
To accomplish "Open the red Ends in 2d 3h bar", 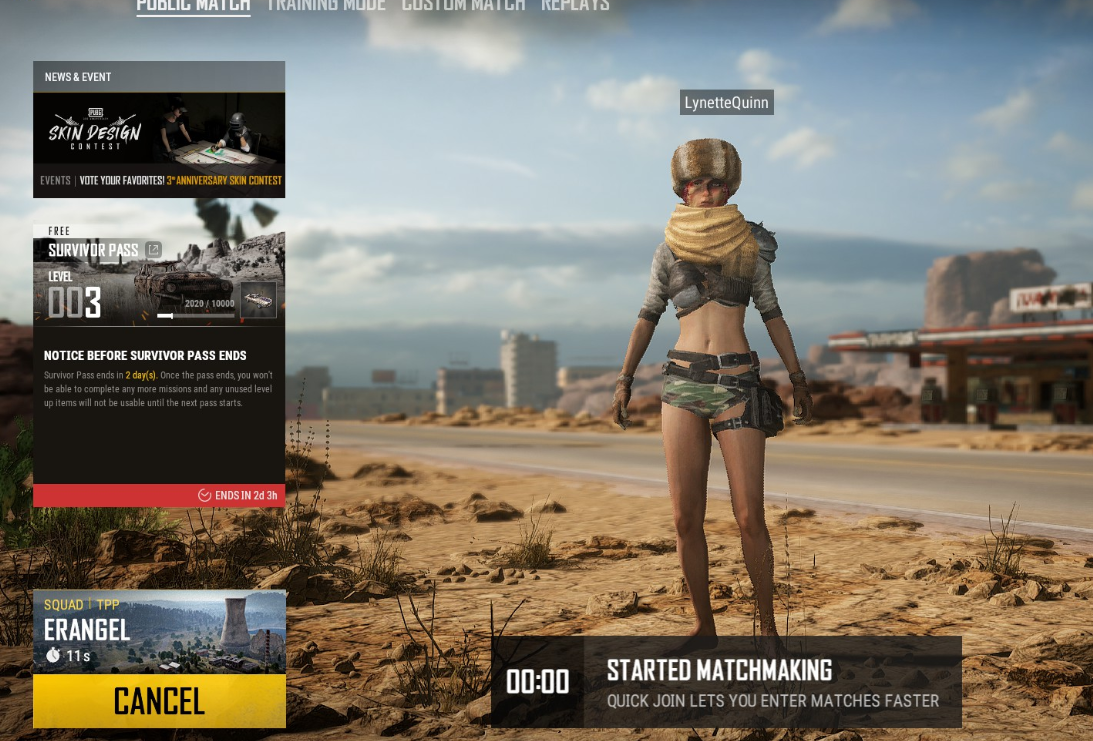I will [159, 495].
